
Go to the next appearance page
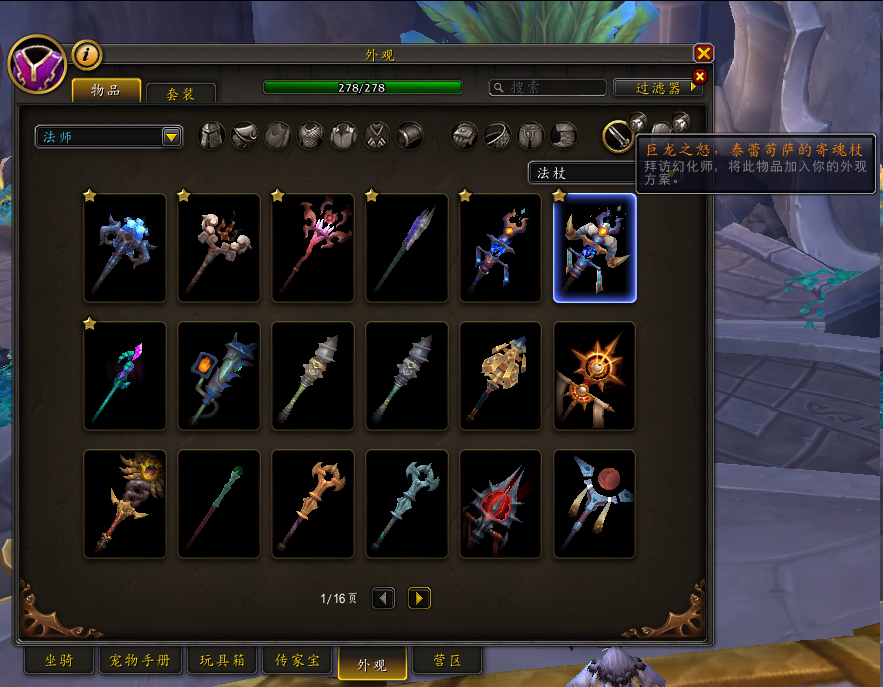tap(419, 598)
